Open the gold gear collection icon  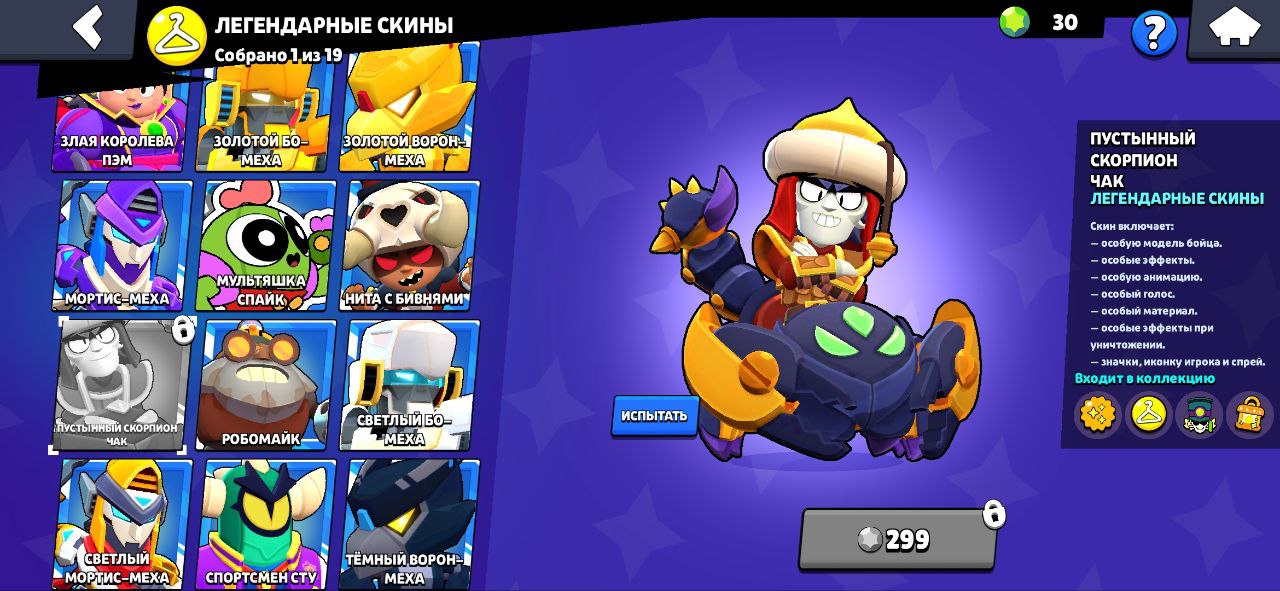point(1097,413)
